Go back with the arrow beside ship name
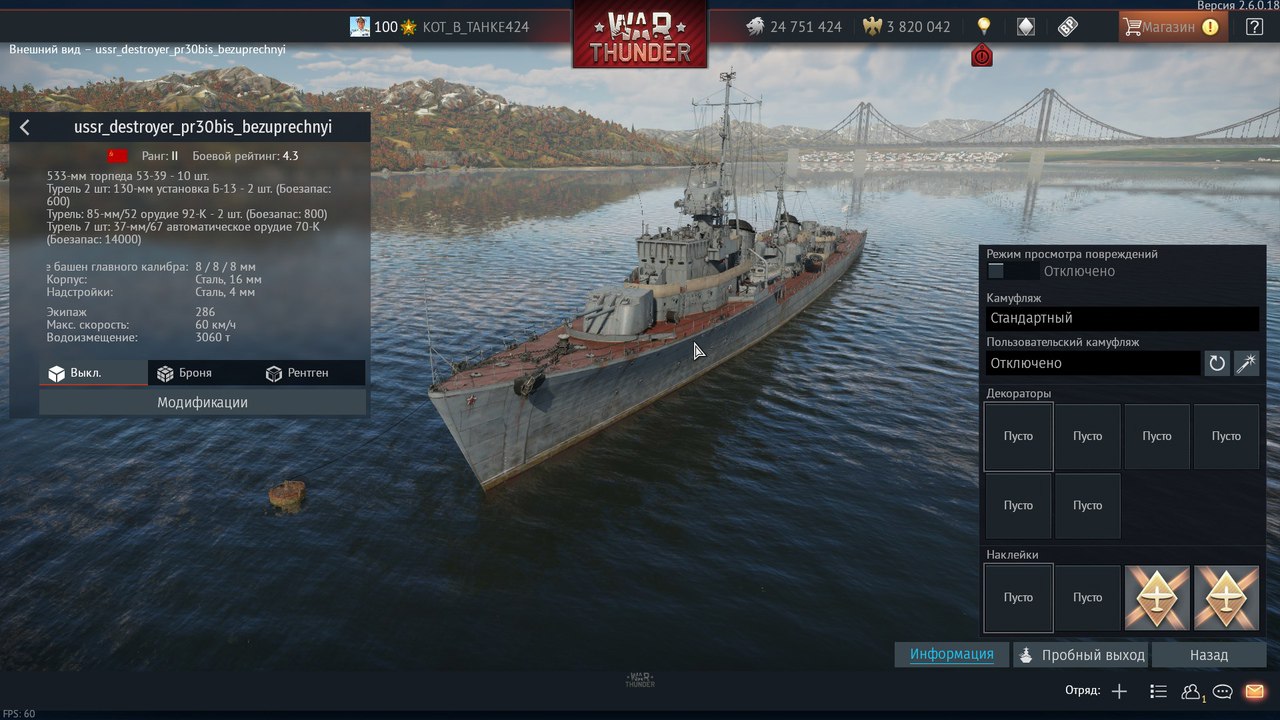Image resolution: width=1280 pixels, height=720 pixels. coord(25,127)
